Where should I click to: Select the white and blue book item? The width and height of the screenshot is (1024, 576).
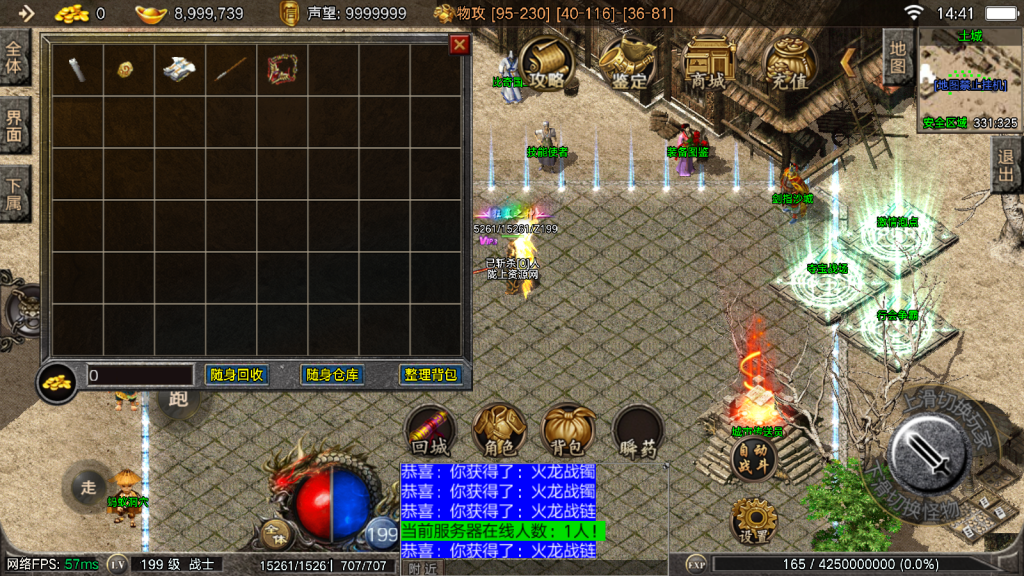click(x=180, y=69)
